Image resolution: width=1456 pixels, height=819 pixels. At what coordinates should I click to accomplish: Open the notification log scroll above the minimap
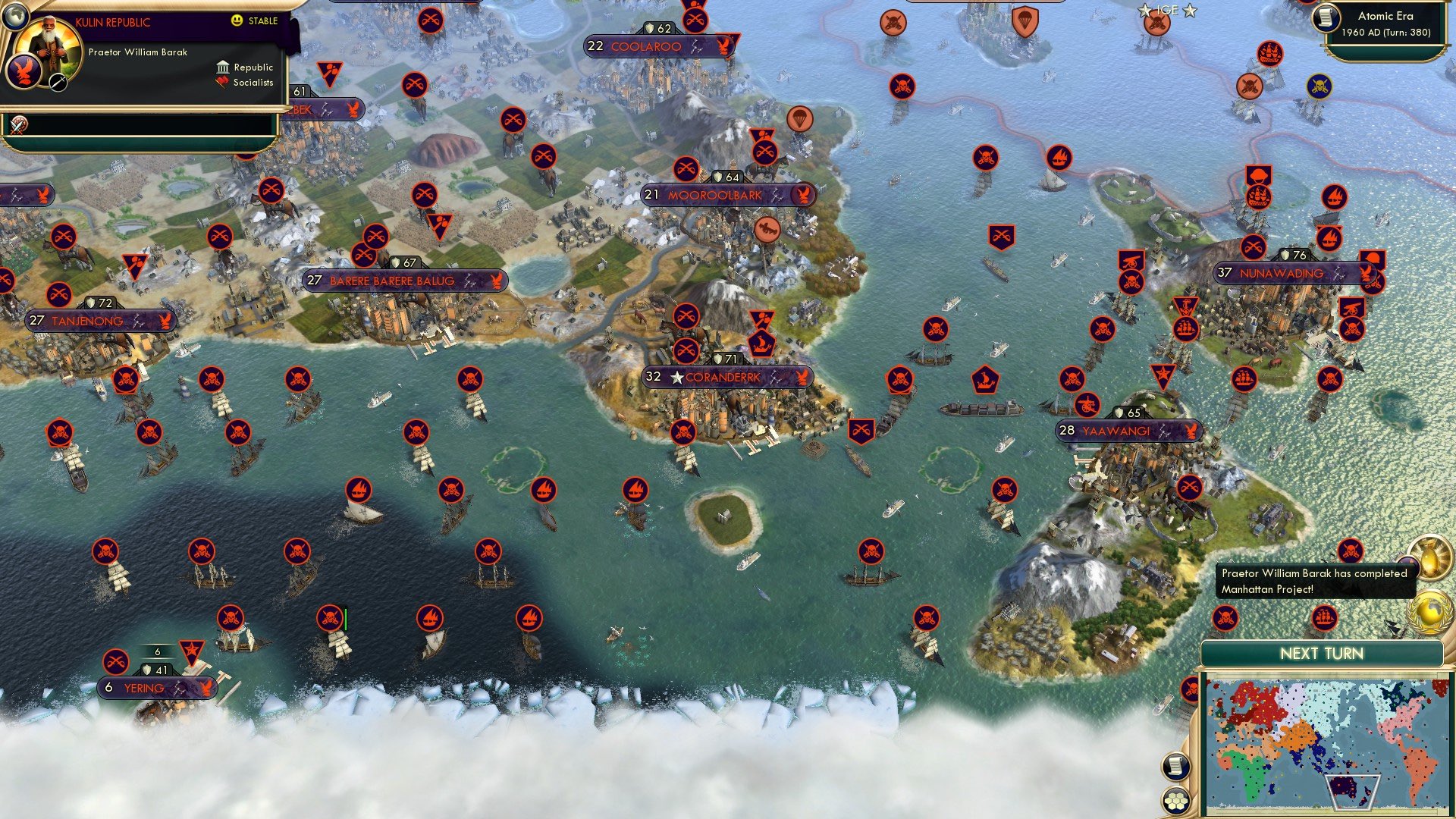[x=1176, y=767]
